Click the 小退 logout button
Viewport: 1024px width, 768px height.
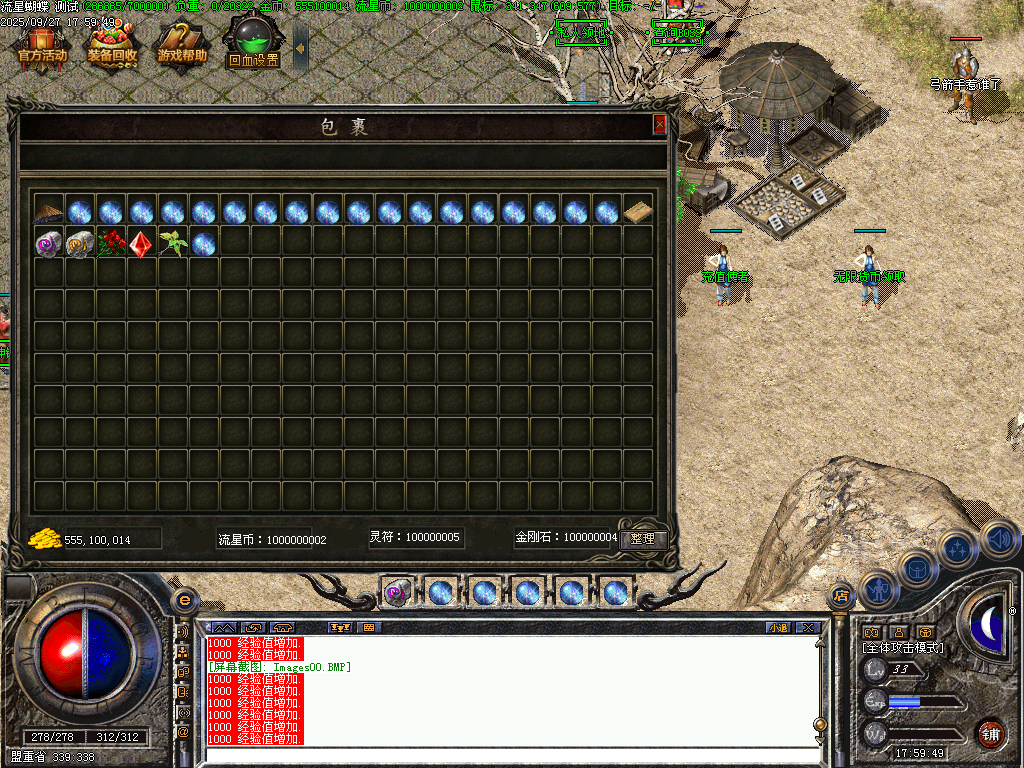pyautogui.click(x=777, y=628)
